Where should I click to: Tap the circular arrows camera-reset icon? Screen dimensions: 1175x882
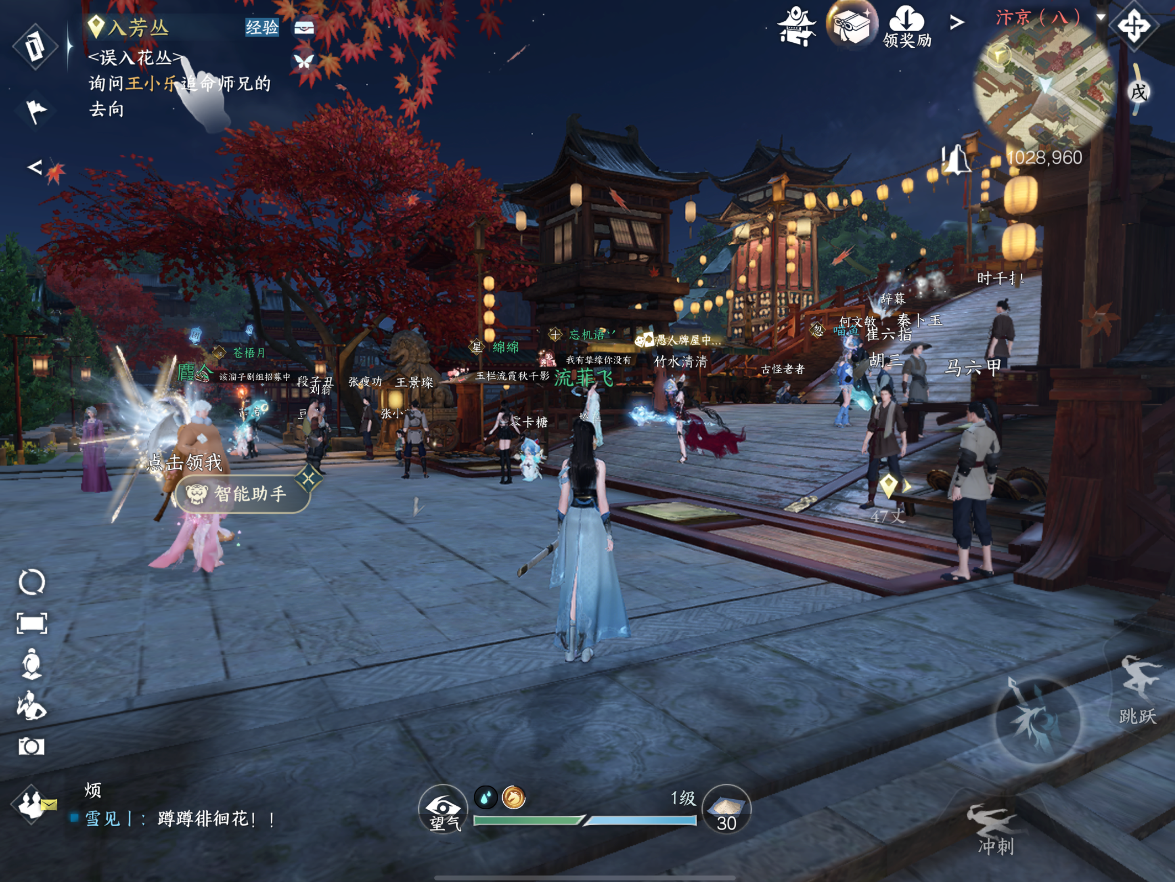(x=32, y=582)
